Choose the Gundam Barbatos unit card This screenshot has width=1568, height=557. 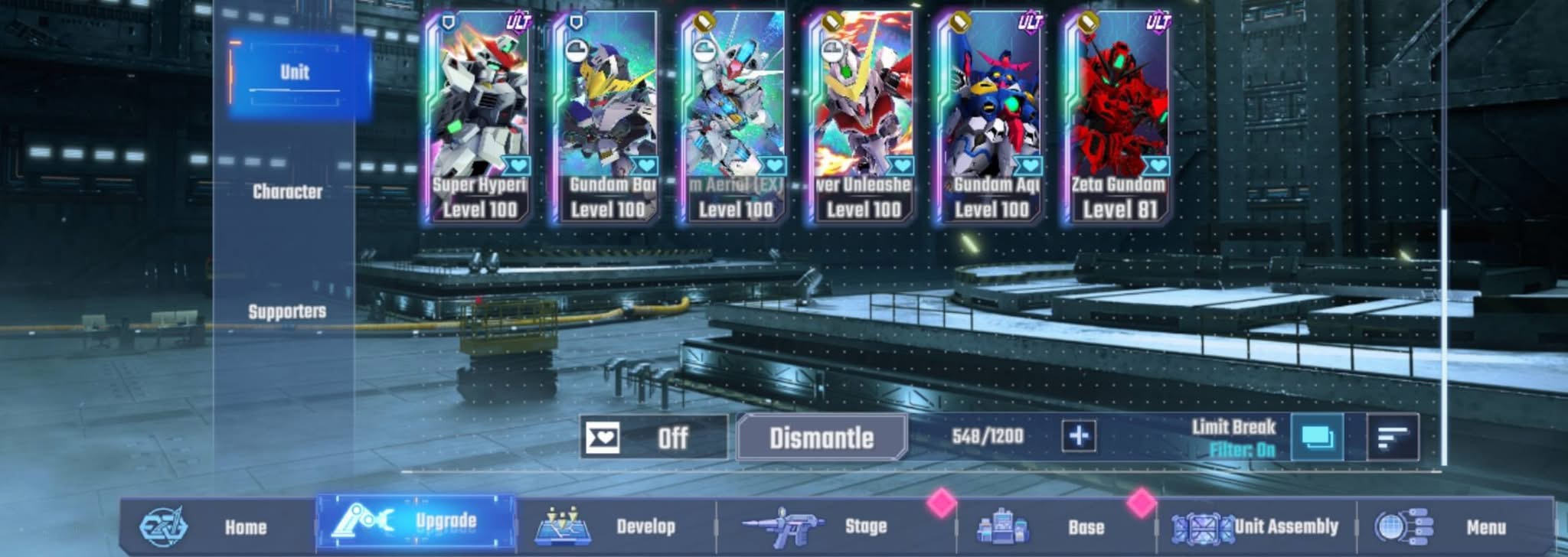[607, 119]
